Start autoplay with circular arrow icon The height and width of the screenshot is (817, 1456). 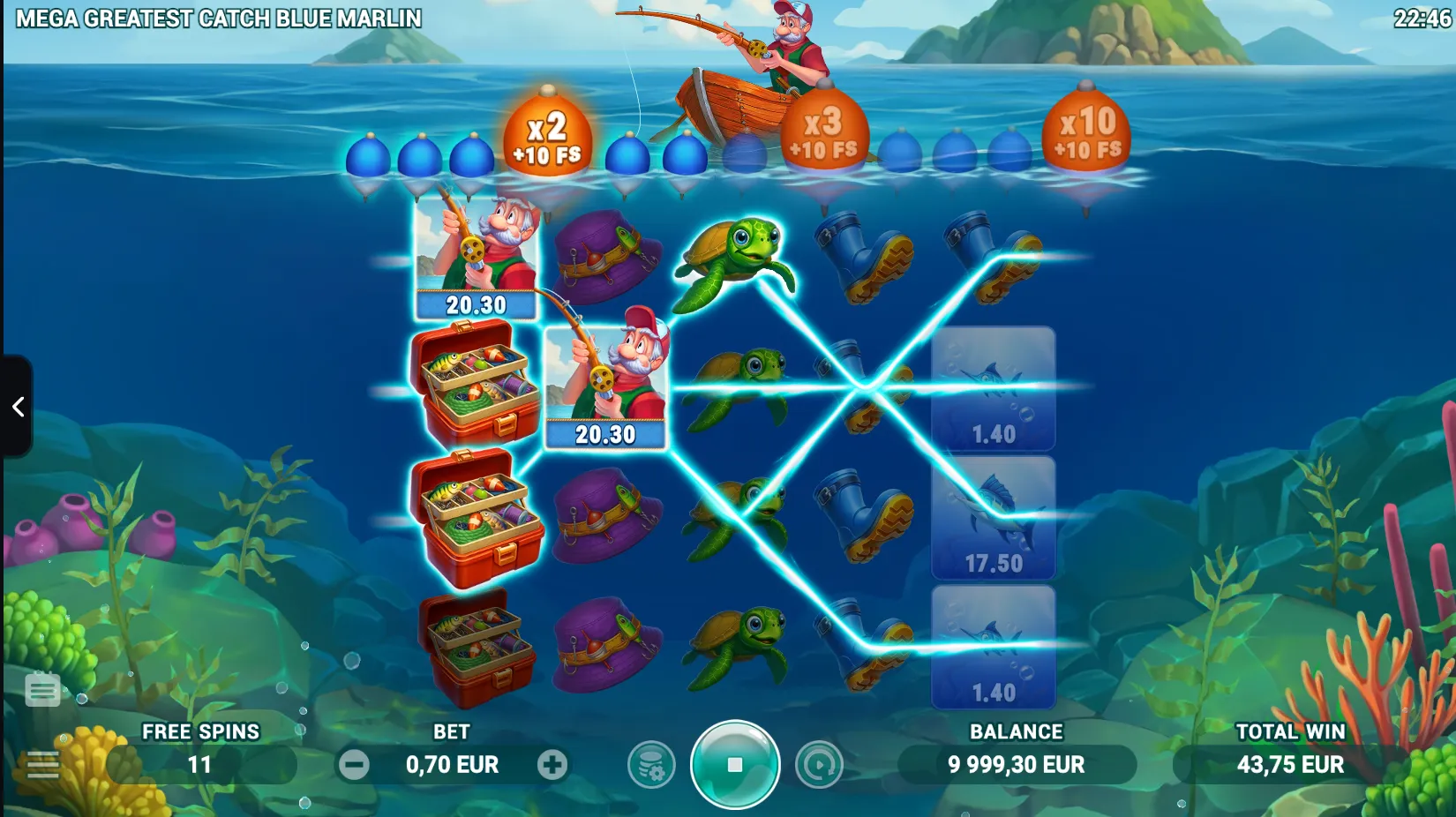(820, 765)
